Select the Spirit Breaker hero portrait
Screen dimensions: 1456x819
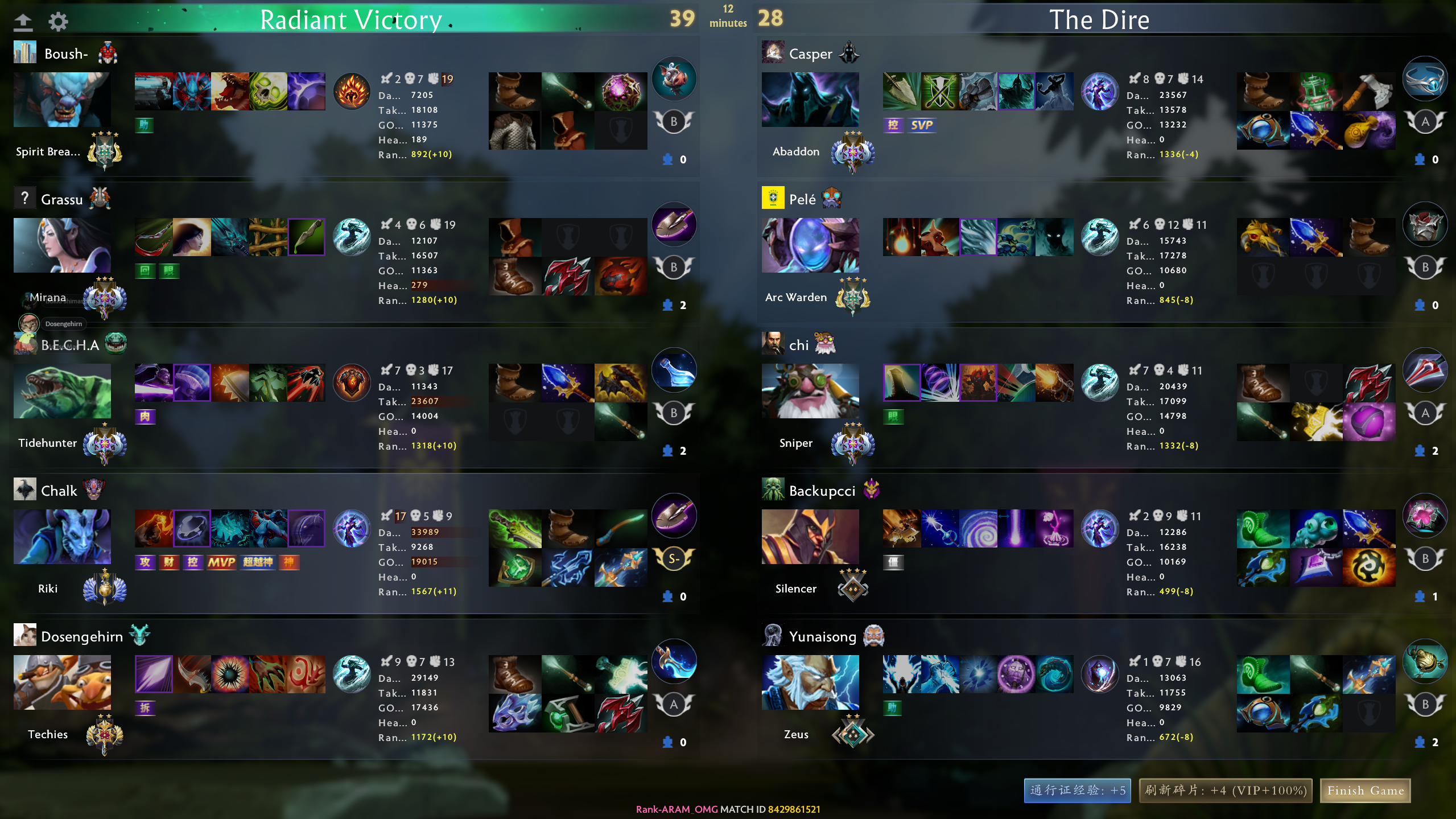[x=62, y=100]
